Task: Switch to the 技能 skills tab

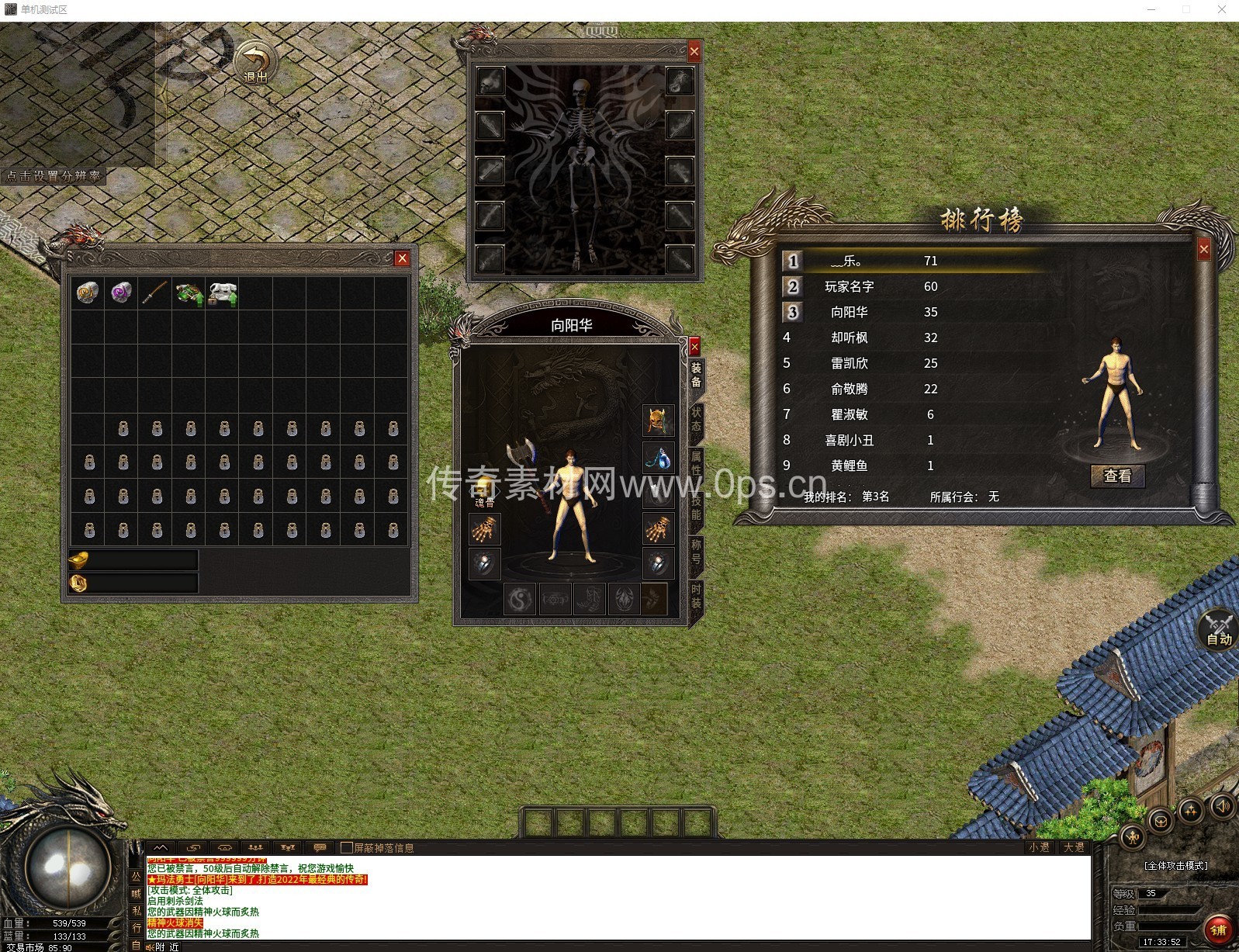Action: pos(696,507)
